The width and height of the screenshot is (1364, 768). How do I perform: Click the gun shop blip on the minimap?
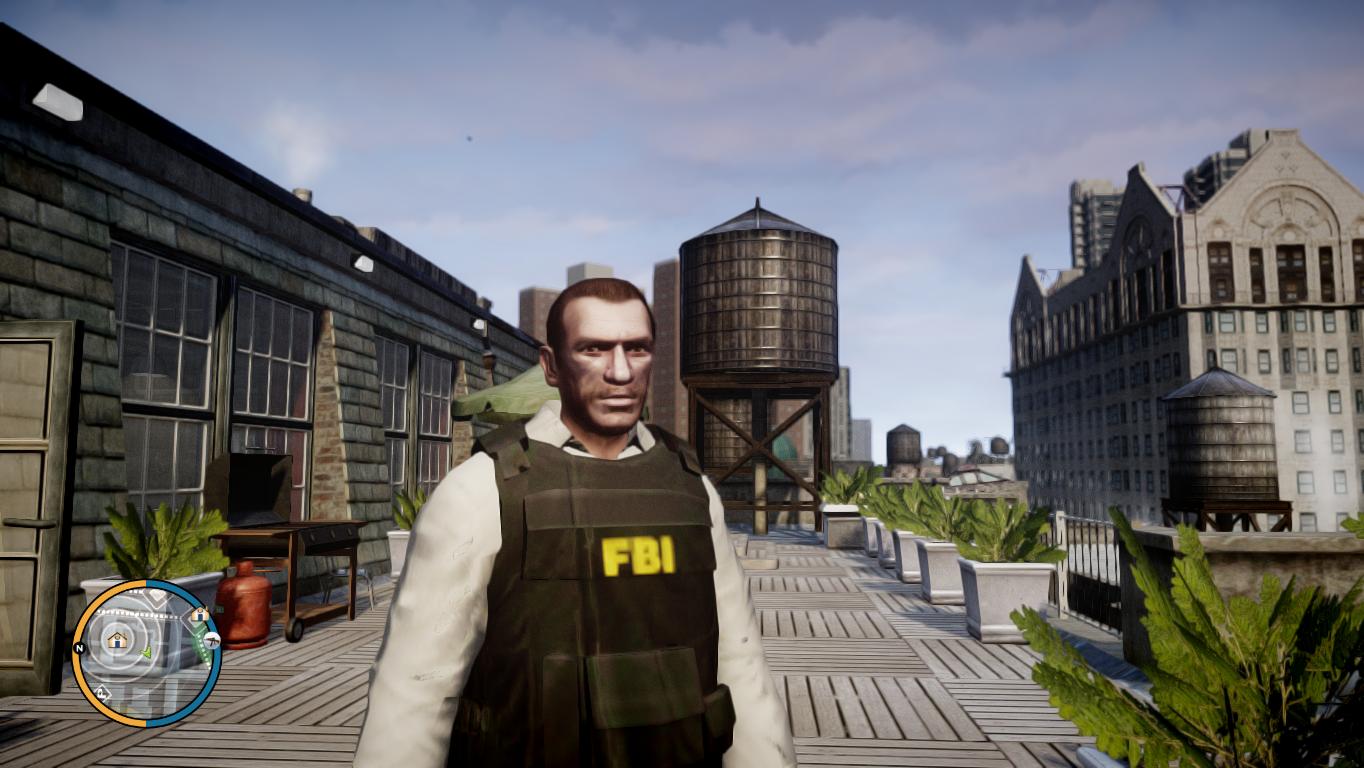point(212,641)
